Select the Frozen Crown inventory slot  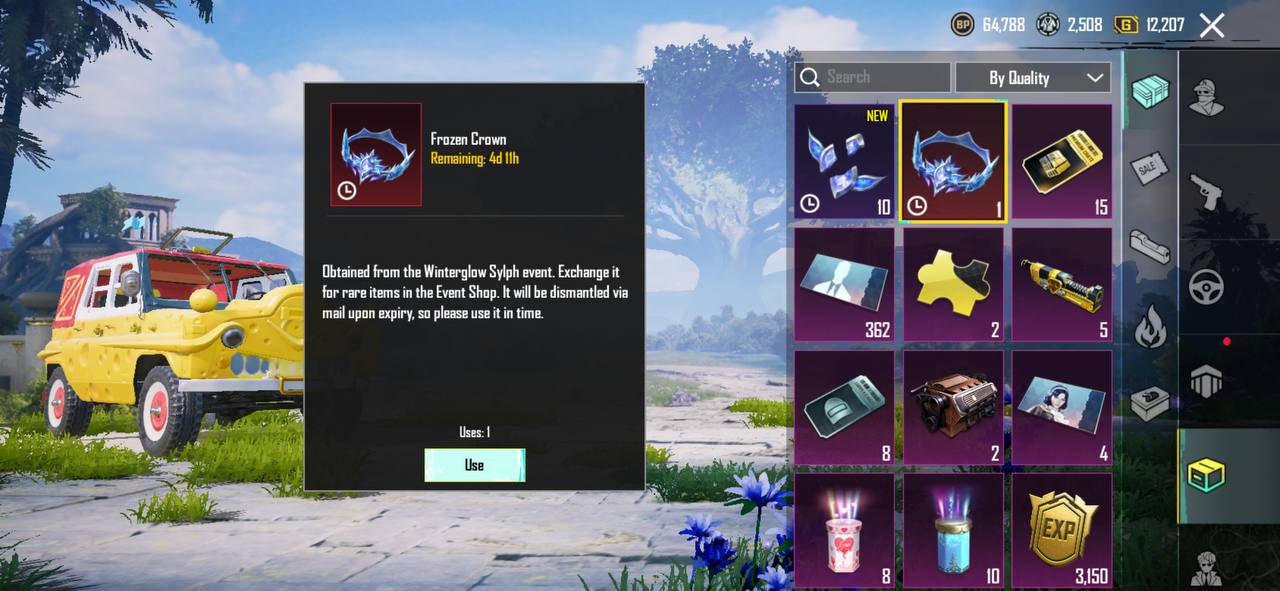coord(953,161)
